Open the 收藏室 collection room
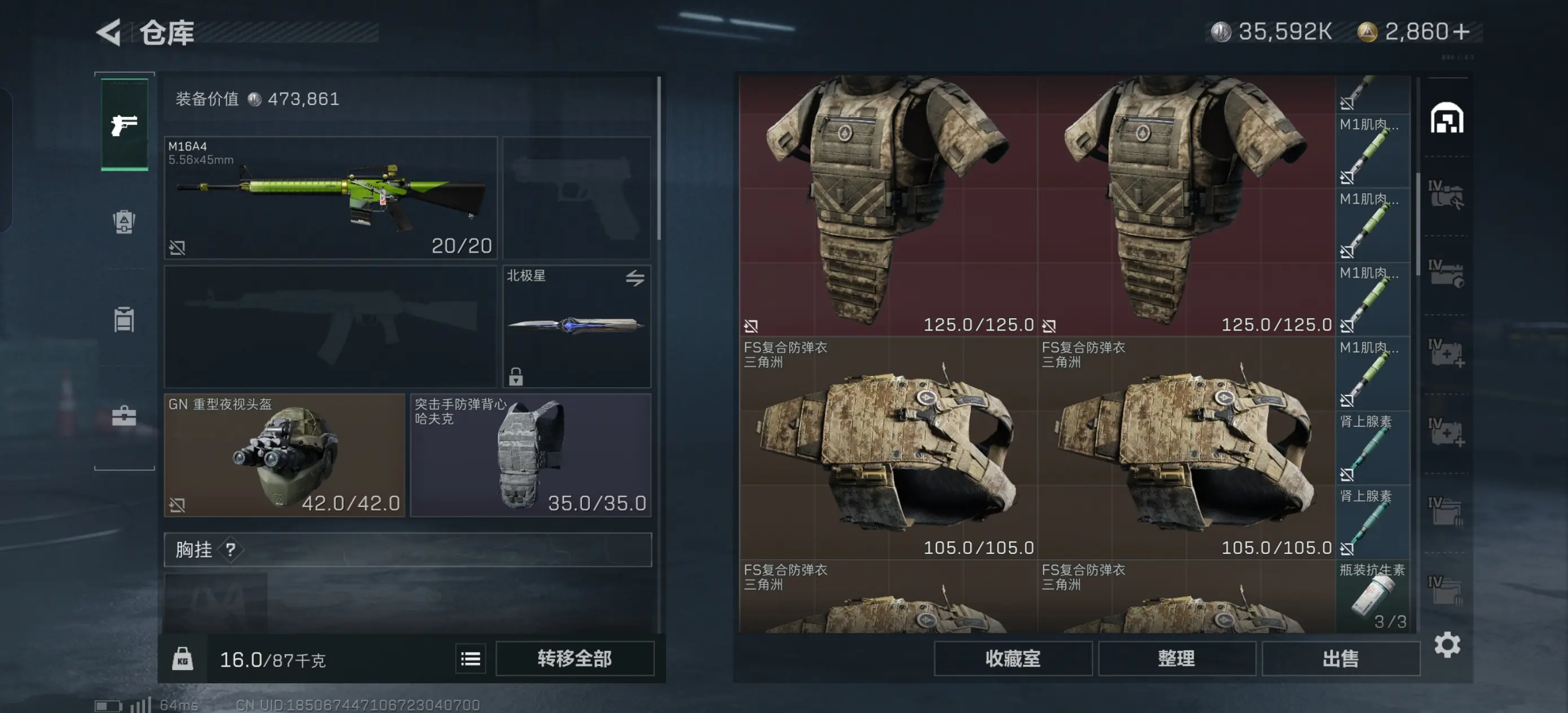Viewport: 1568px width, 713px height. click(x=1012, y=658)
